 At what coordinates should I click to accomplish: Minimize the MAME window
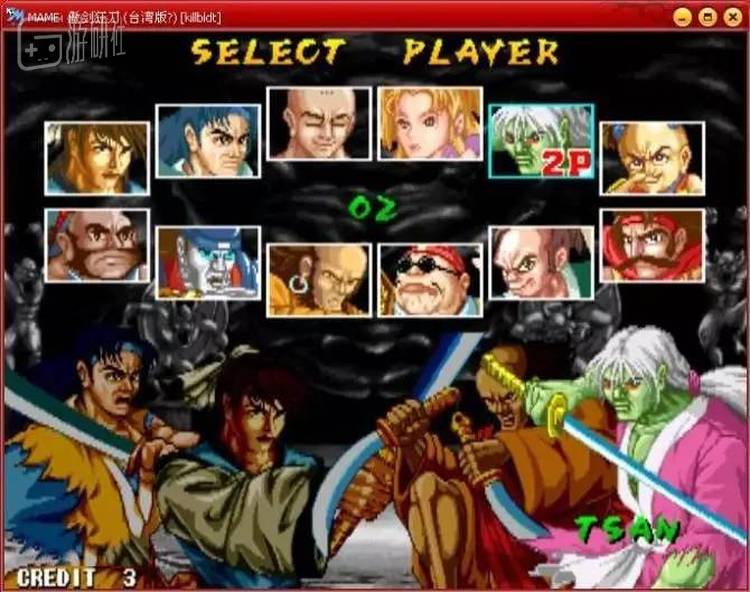point(683,17)
